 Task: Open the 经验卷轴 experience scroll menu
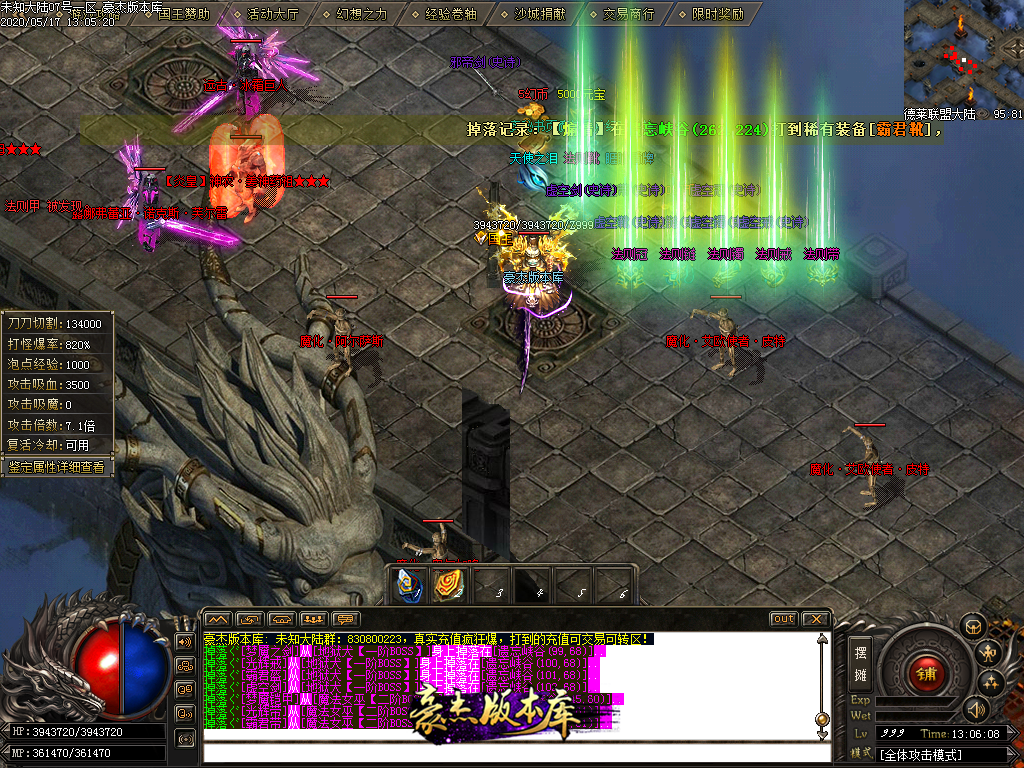(x=451, y=14)
